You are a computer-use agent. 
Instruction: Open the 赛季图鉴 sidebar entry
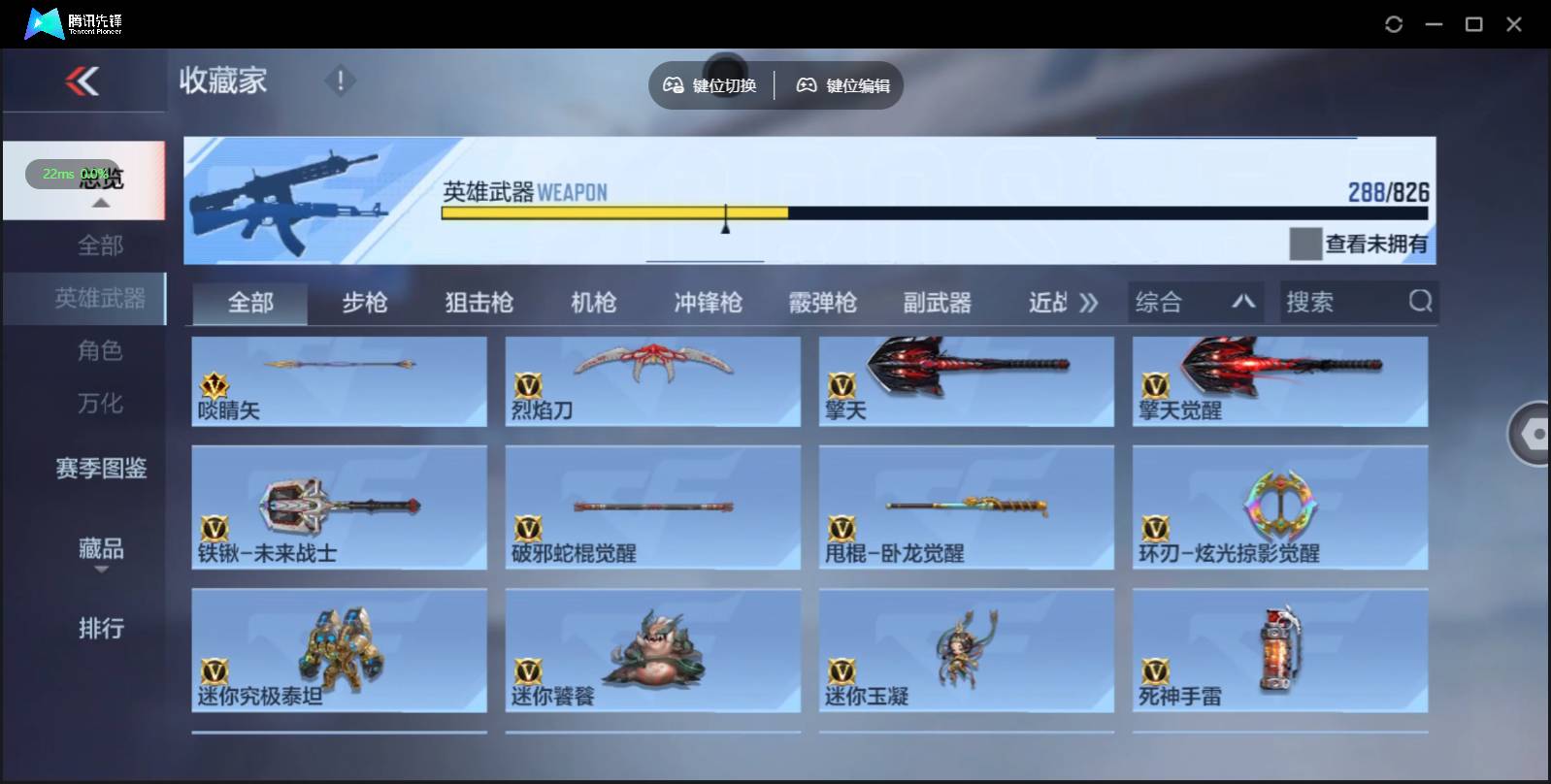(100, 470)
